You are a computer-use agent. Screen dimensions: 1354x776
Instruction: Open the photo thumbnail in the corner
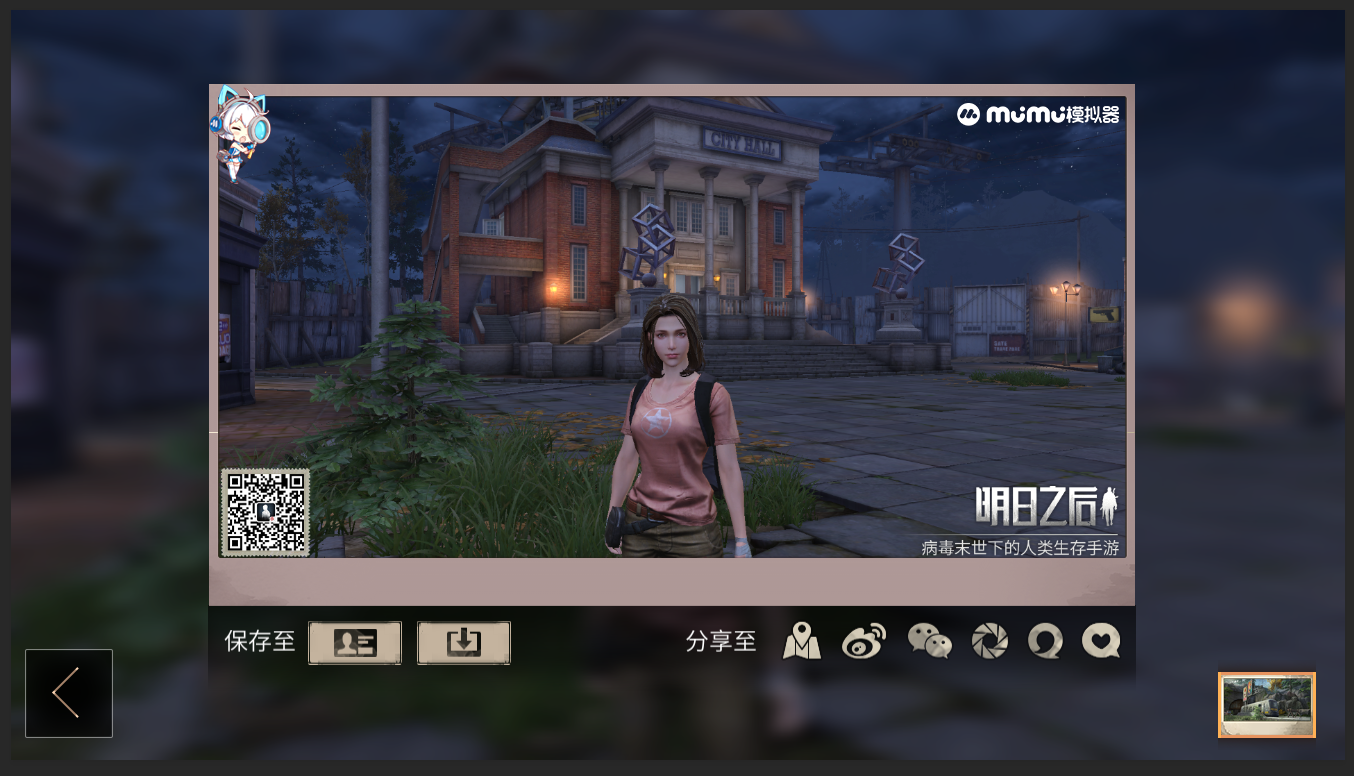1266,704
